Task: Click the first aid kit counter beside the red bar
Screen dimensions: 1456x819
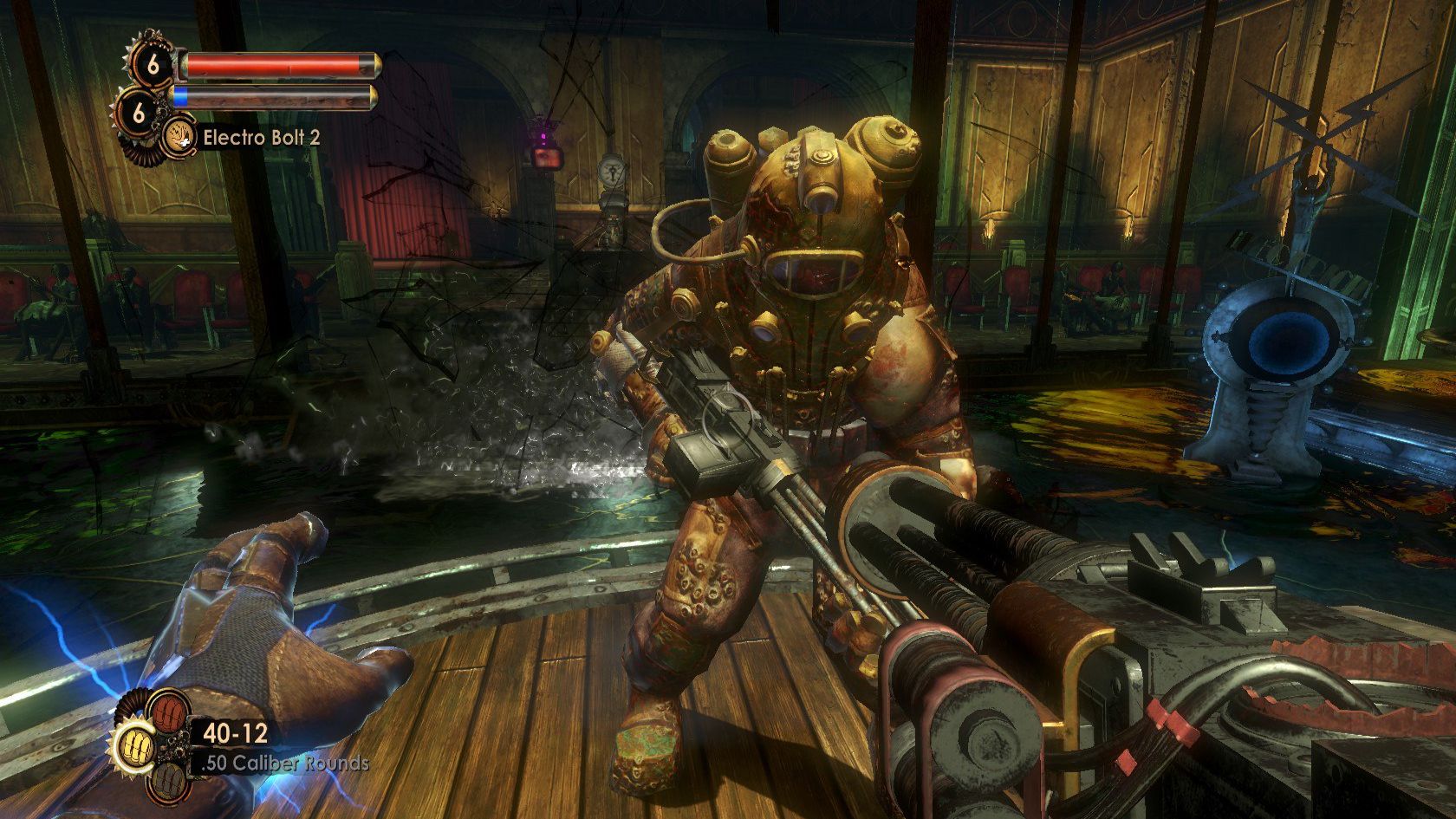Action: point(153,66)
